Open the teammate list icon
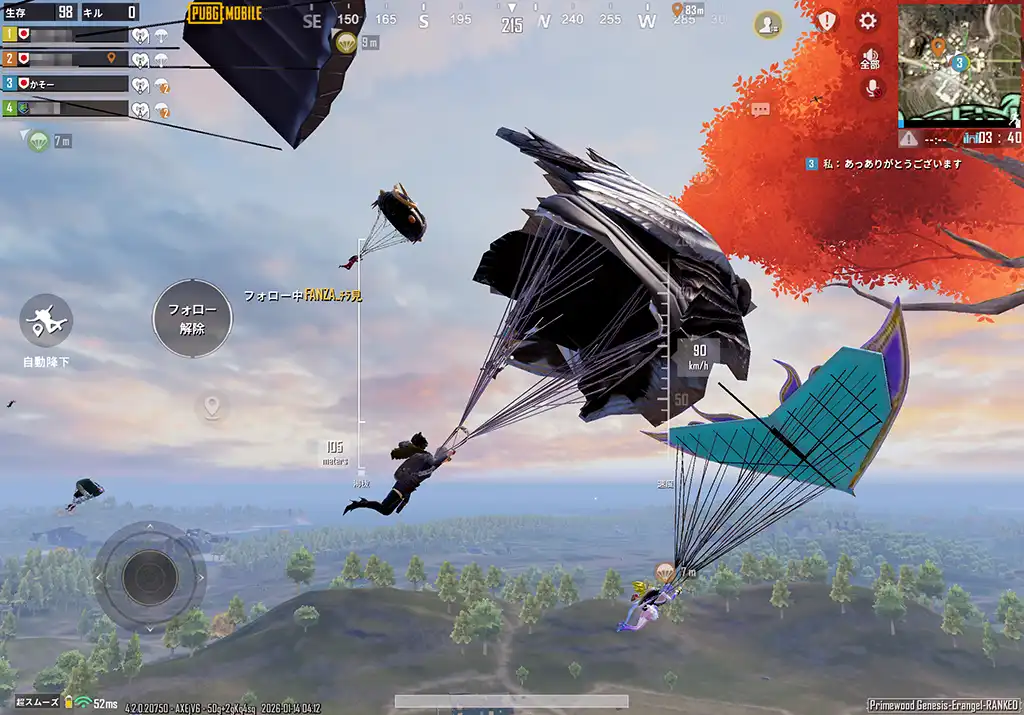1024x715 pixels. pyautogui.click(x=768, y=24)
